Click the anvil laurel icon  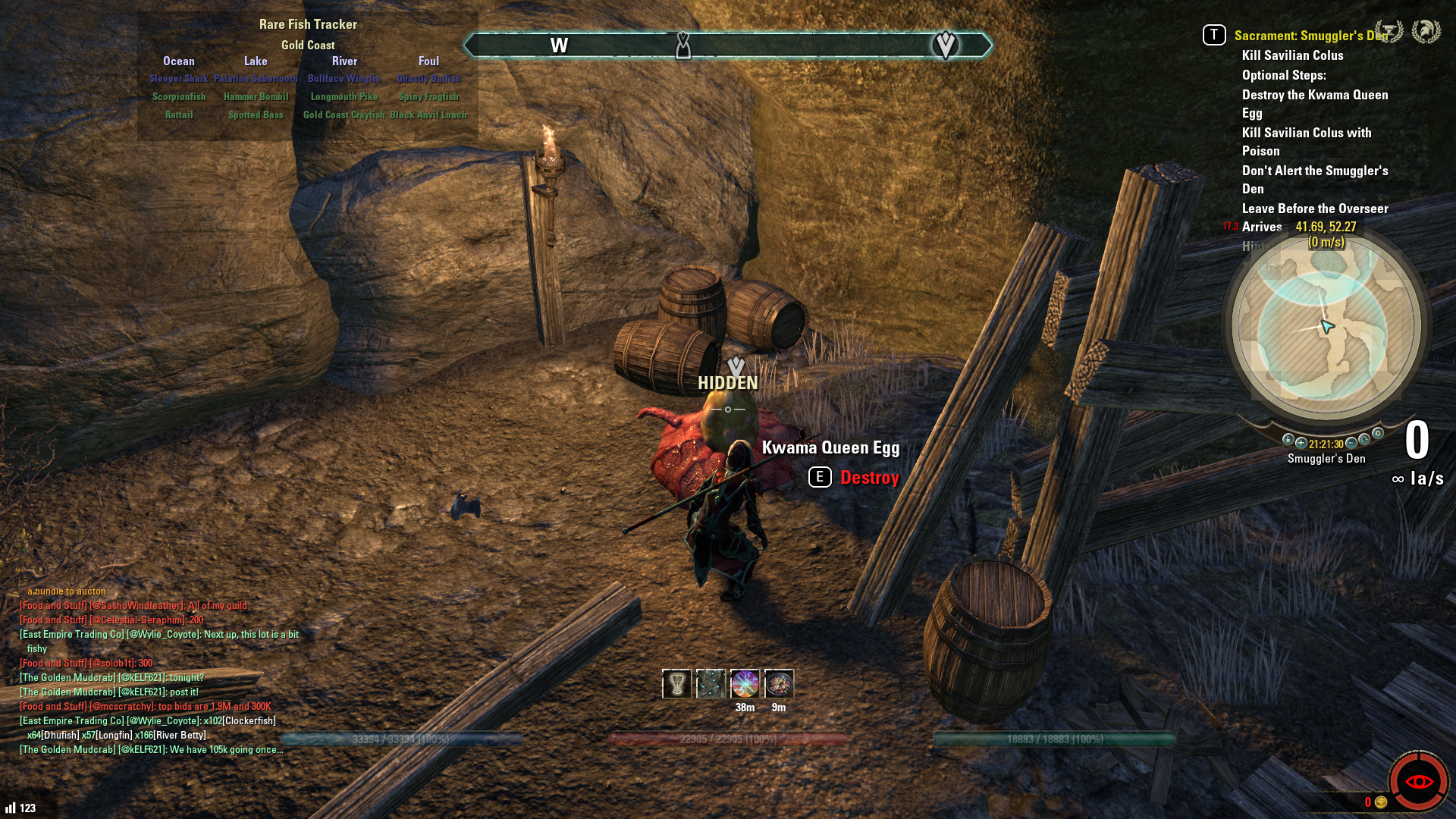point(1389,32)
